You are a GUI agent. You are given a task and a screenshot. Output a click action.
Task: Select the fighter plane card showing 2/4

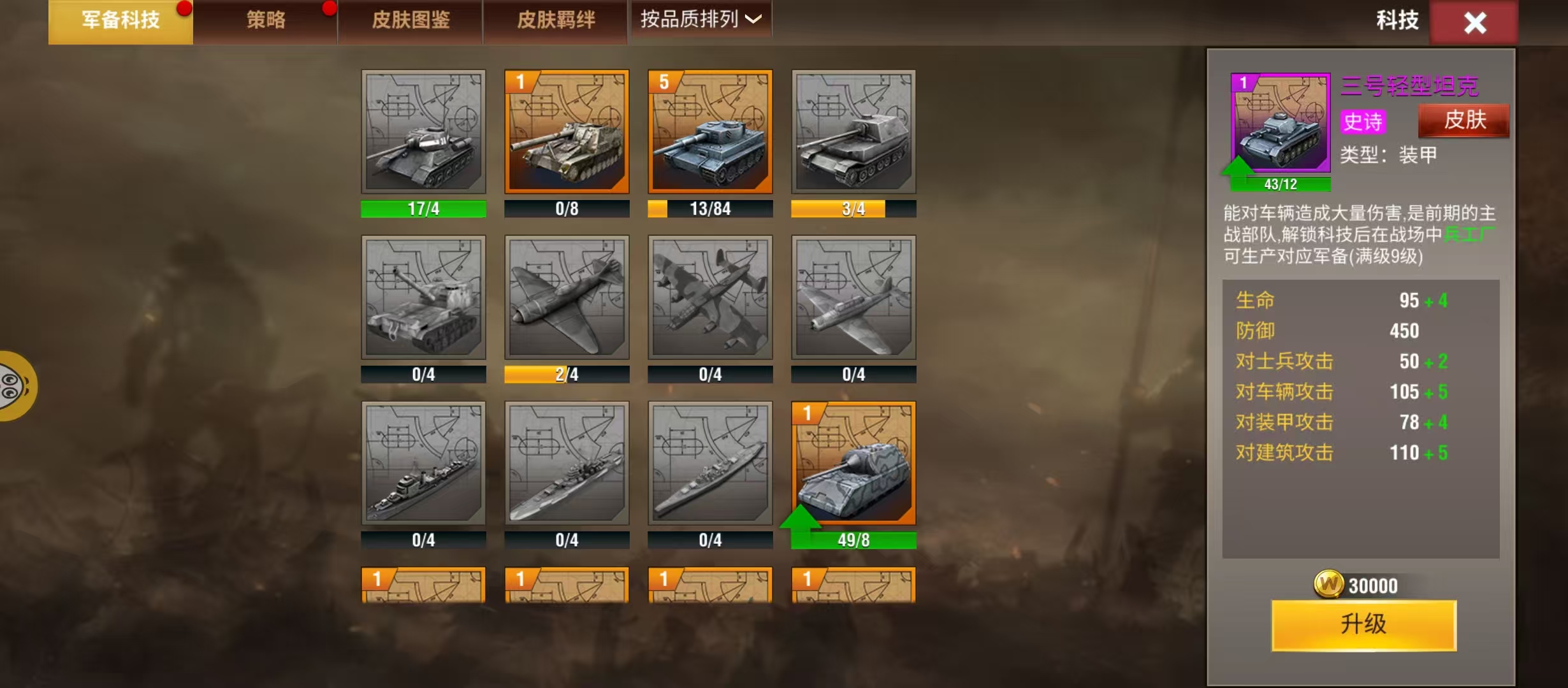coord(567,297)
